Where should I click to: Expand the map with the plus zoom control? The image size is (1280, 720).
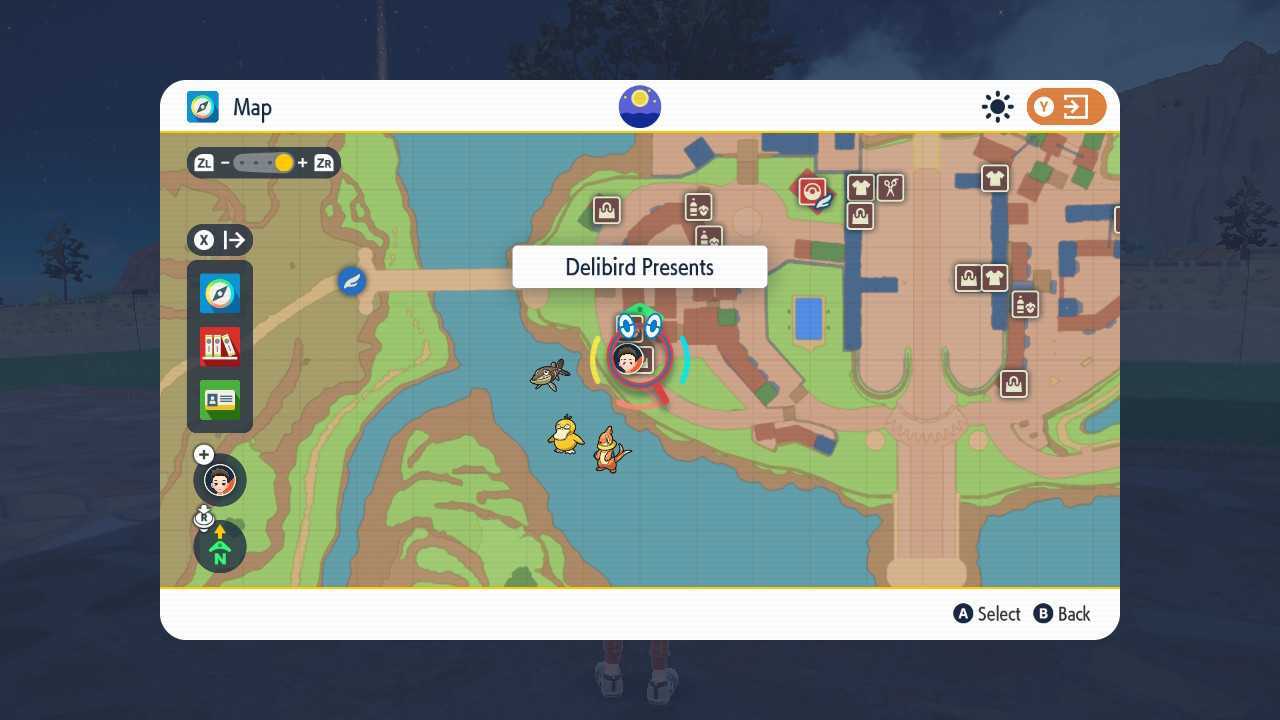pyautogui.click(x=204, y=454)
